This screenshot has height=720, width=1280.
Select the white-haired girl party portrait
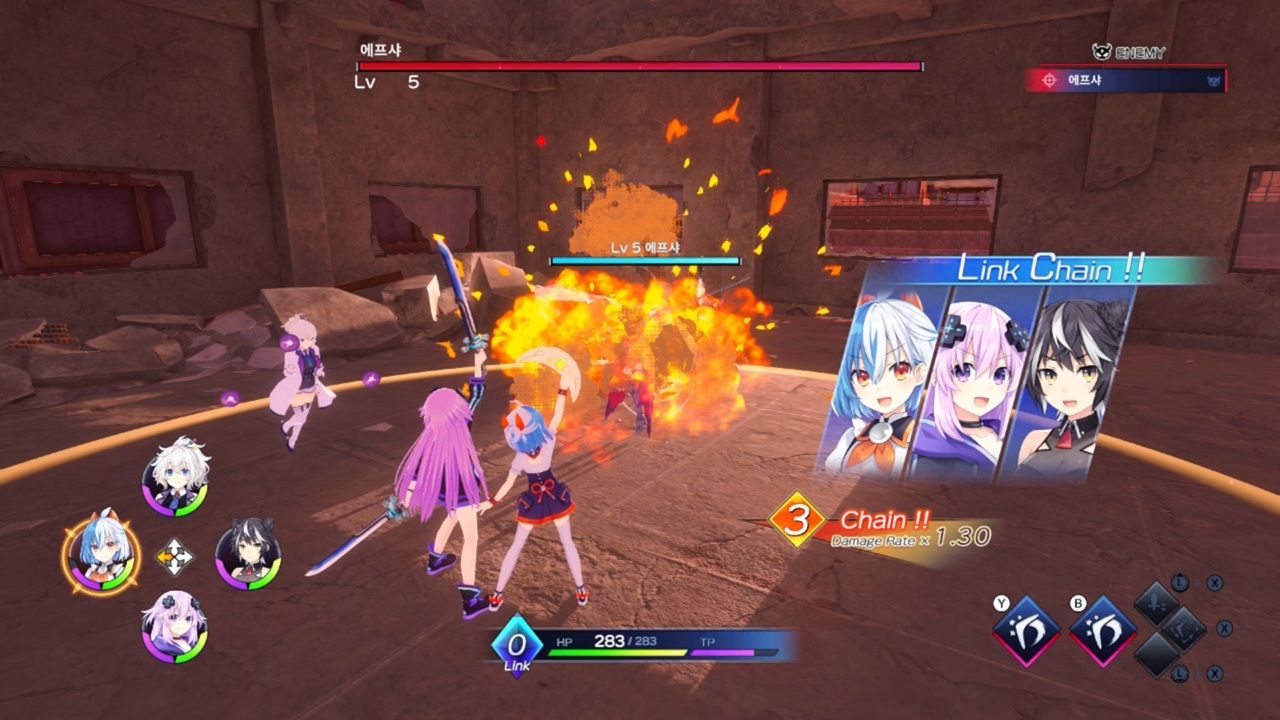point(175,477)
